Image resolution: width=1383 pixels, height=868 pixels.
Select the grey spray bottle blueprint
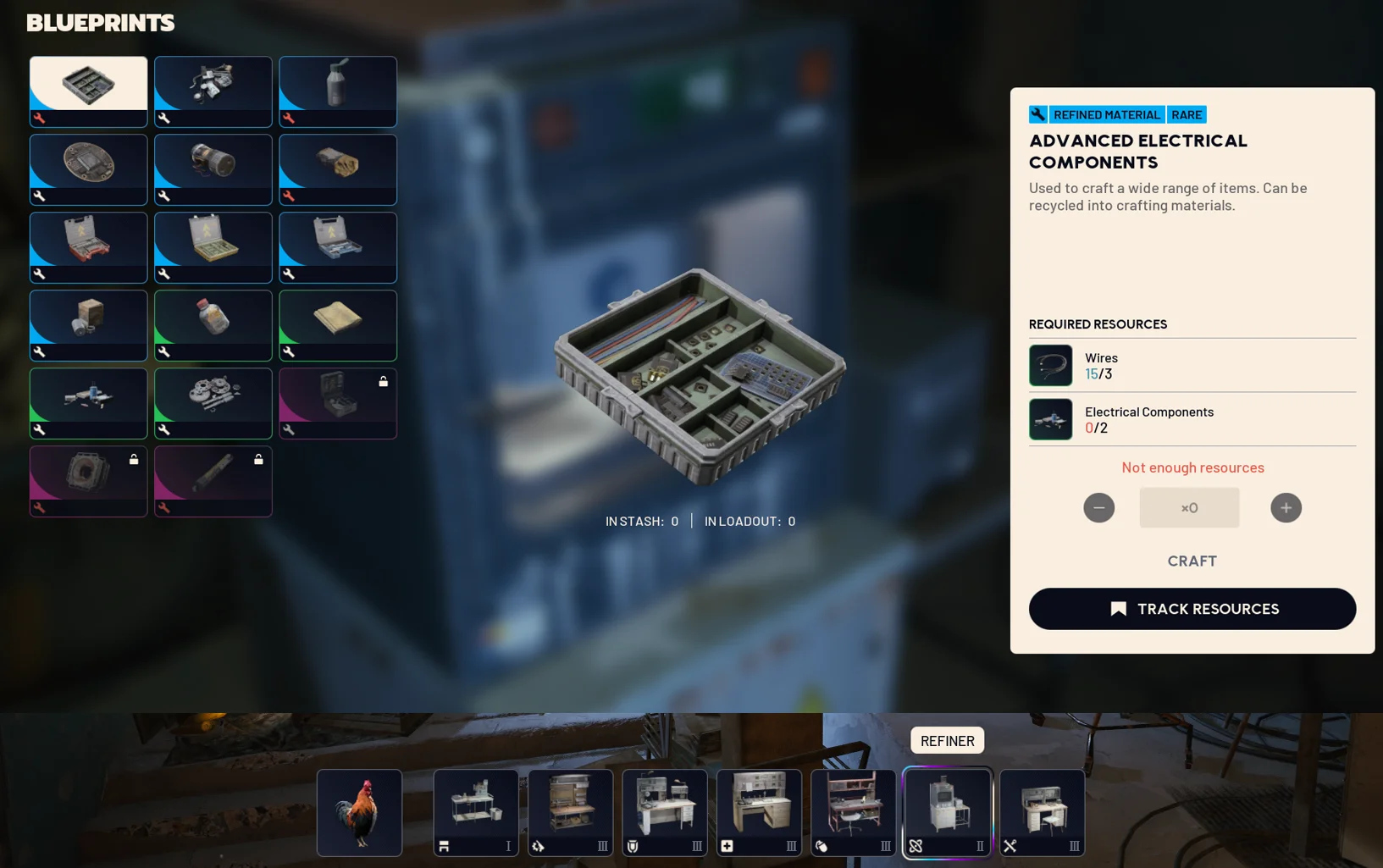pyautogui.click(x=337, y=91)
